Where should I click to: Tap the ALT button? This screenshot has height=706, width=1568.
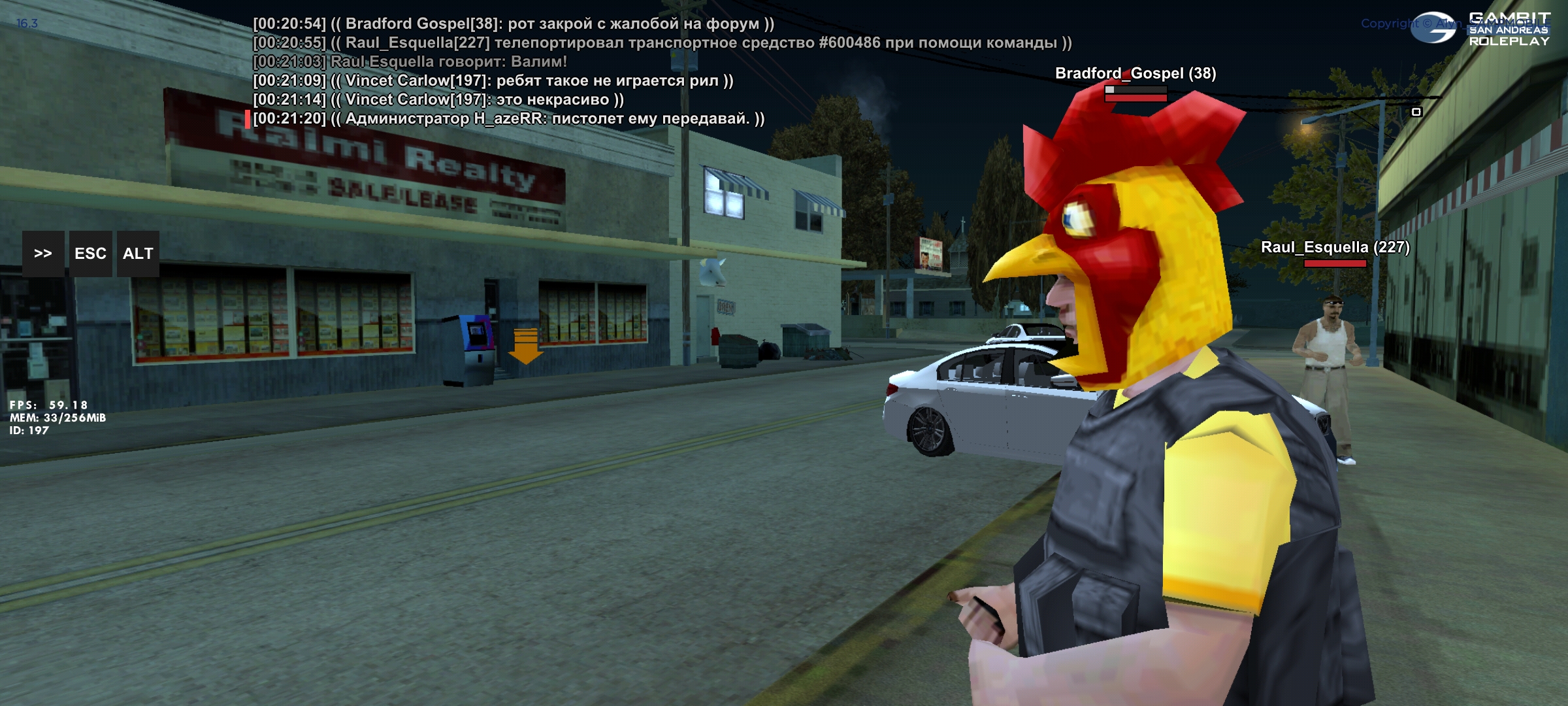[x=138, y=254]
